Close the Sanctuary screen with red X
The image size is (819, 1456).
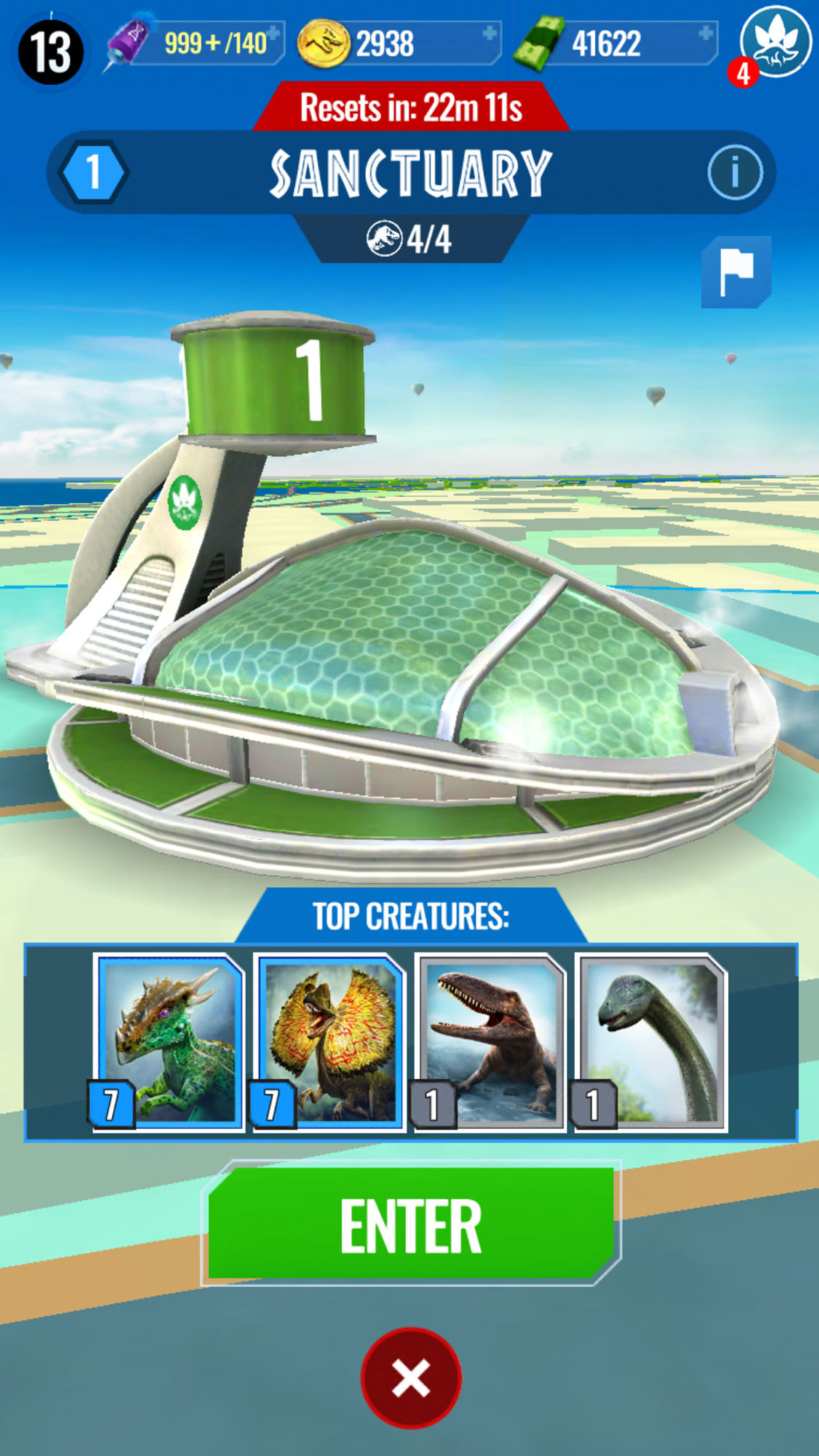(x=411, y=1377)
